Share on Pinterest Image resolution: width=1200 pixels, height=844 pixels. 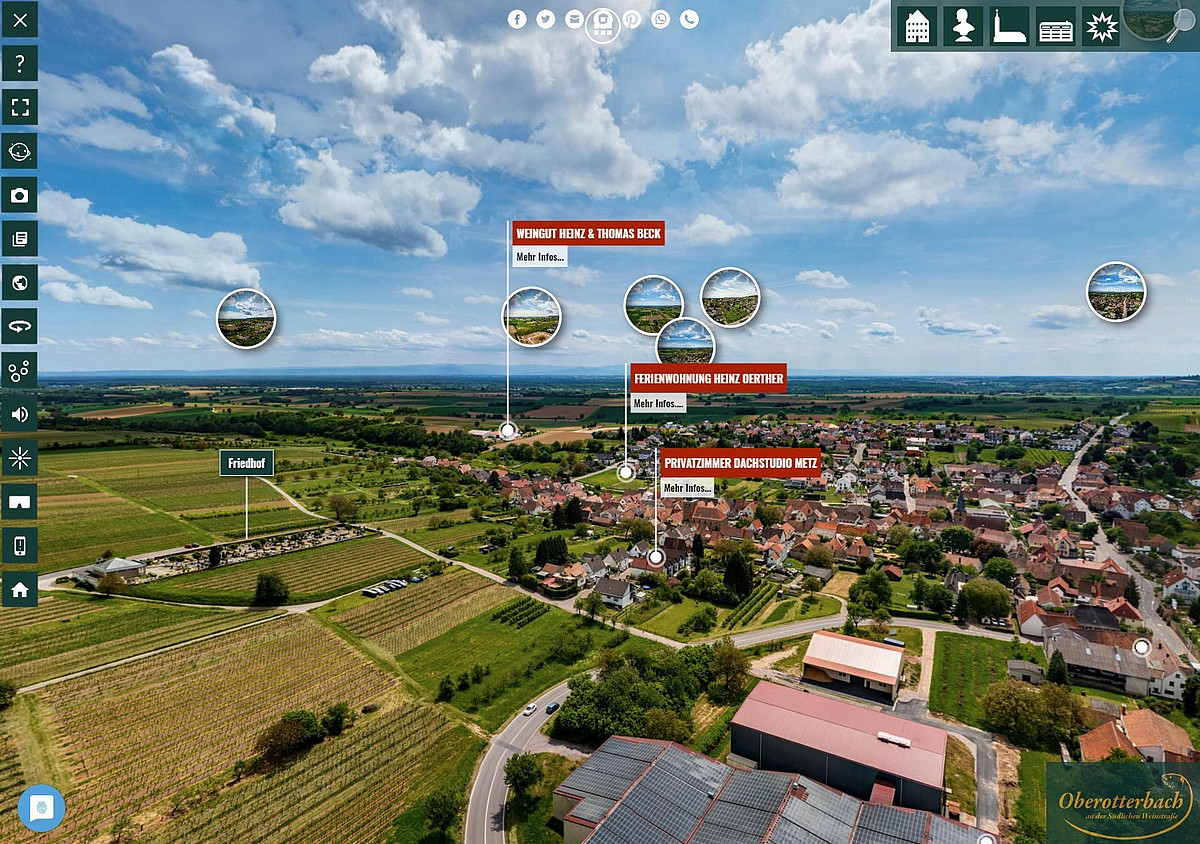[x=632, y=19]
